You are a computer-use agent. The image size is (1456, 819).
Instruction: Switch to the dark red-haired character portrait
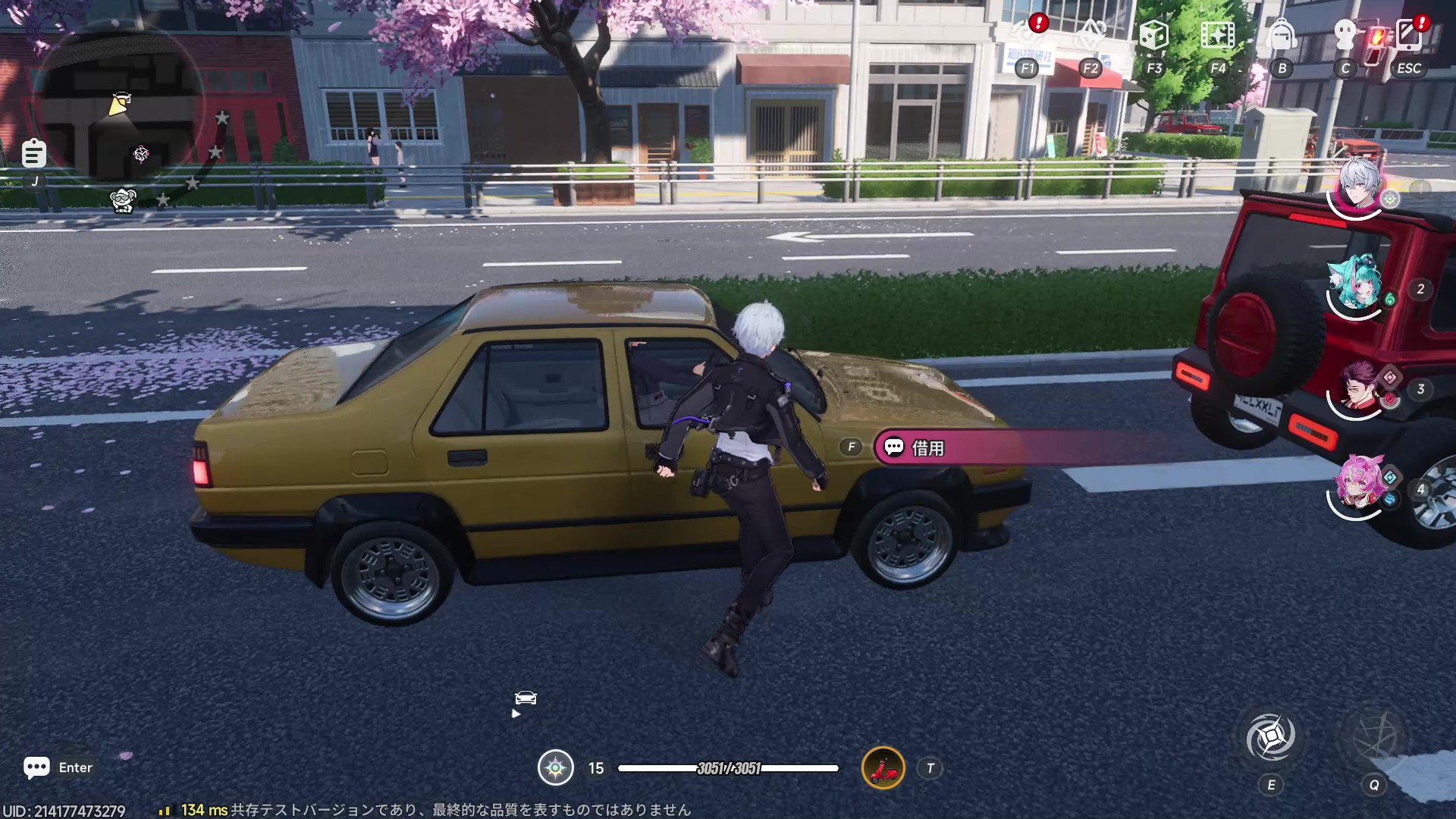(x=1358, y=387)
